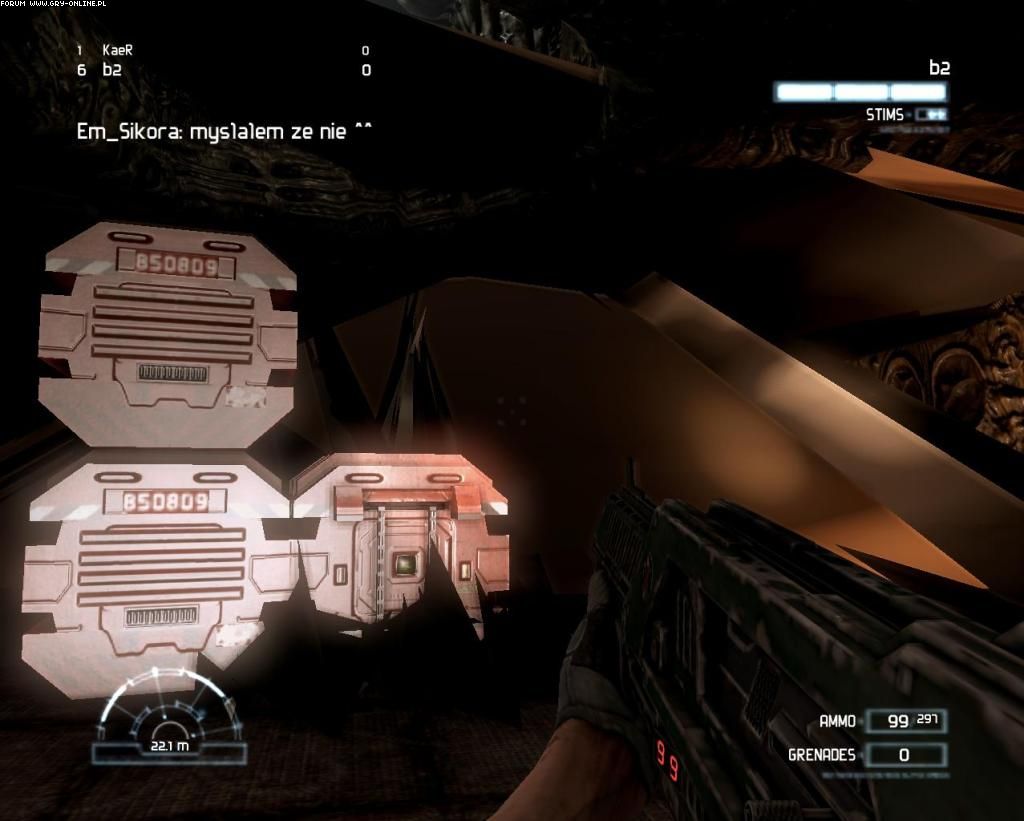Select KaeR in the scoreboard list
Image resolution: width=1024 pixels, height=821 pixels.
118,50
